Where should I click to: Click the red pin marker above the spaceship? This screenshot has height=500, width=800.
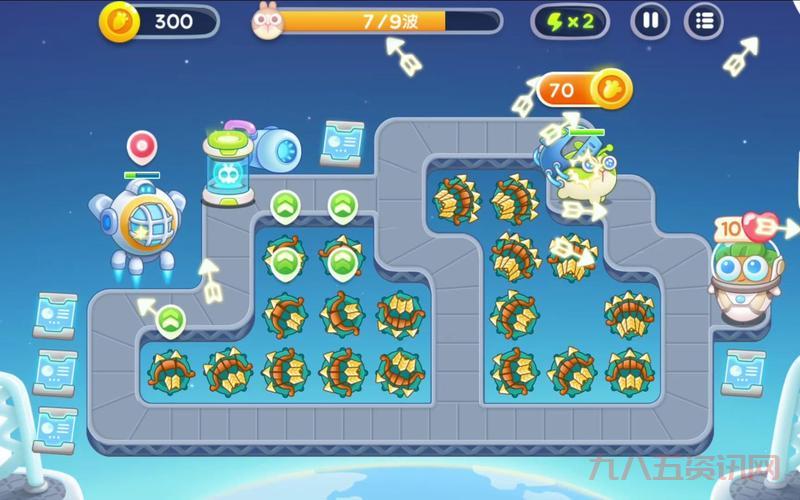coord(142,147)
